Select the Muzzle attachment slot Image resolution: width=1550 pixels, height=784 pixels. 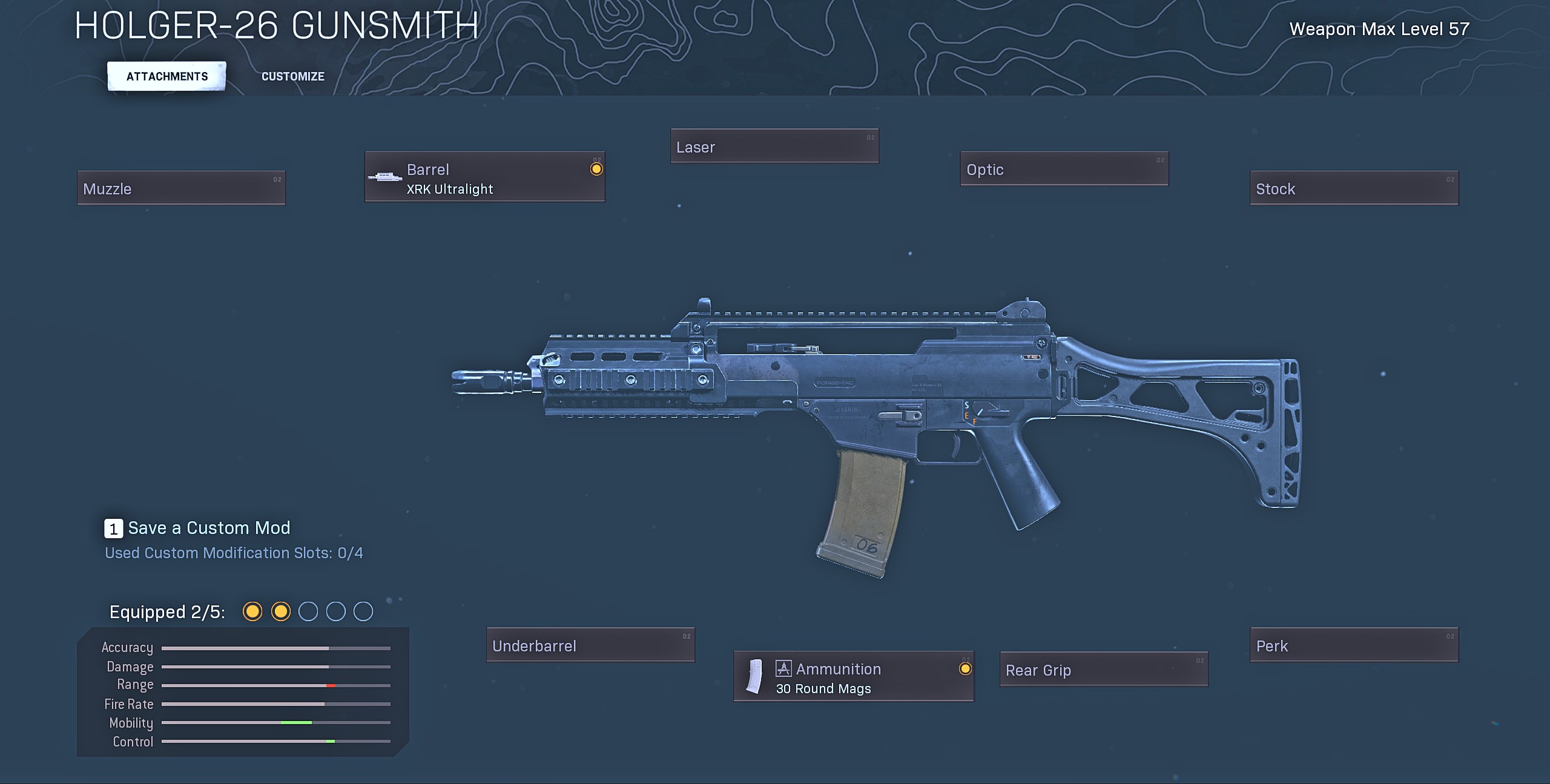(181, 188)
